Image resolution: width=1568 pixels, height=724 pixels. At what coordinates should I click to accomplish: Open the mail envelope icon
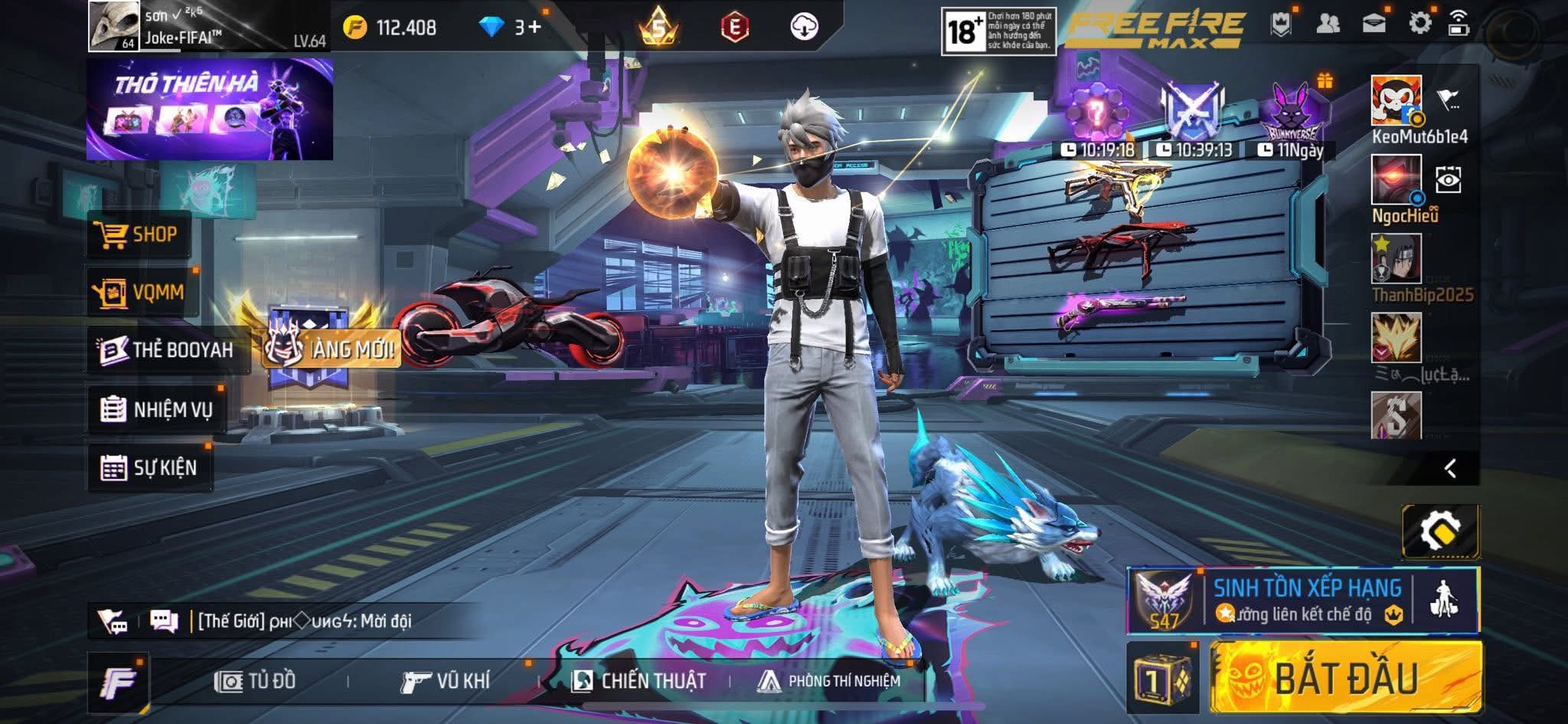click(1374, 24)
